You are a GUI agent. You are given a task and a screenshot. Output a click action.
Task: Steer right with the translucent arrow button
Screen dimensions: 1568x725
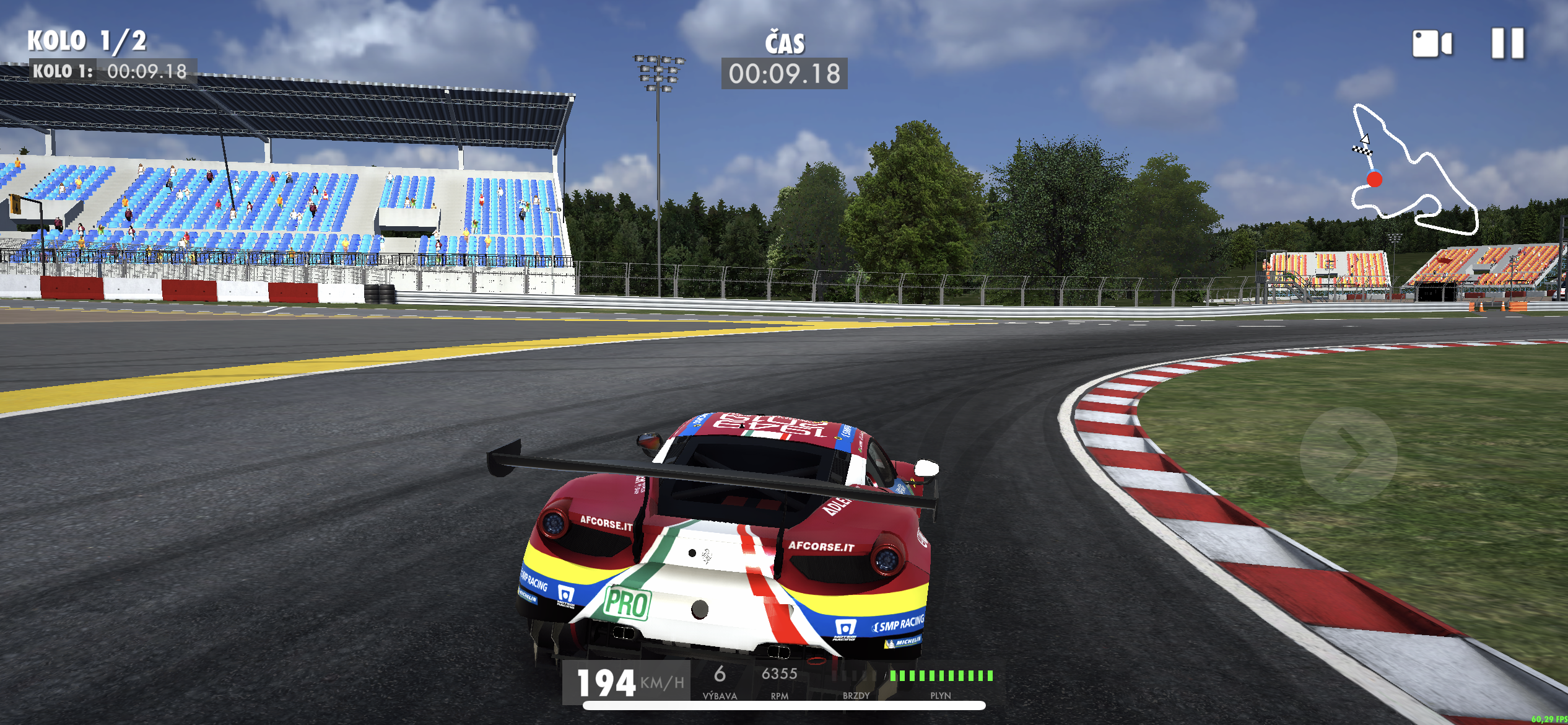coord(1348,454)
